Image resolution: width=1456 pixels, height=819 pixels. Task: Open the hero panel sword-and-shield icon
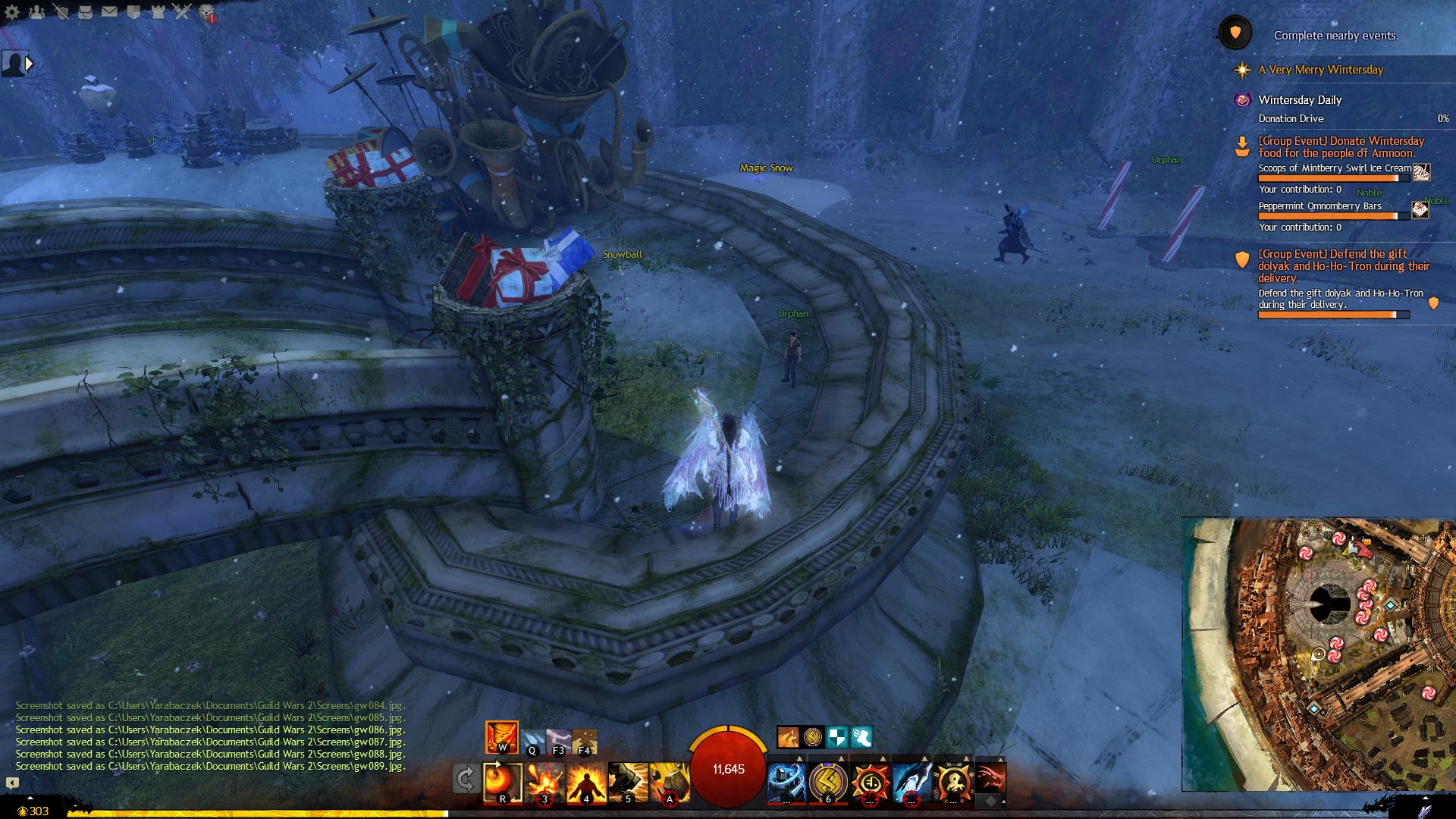61,12
